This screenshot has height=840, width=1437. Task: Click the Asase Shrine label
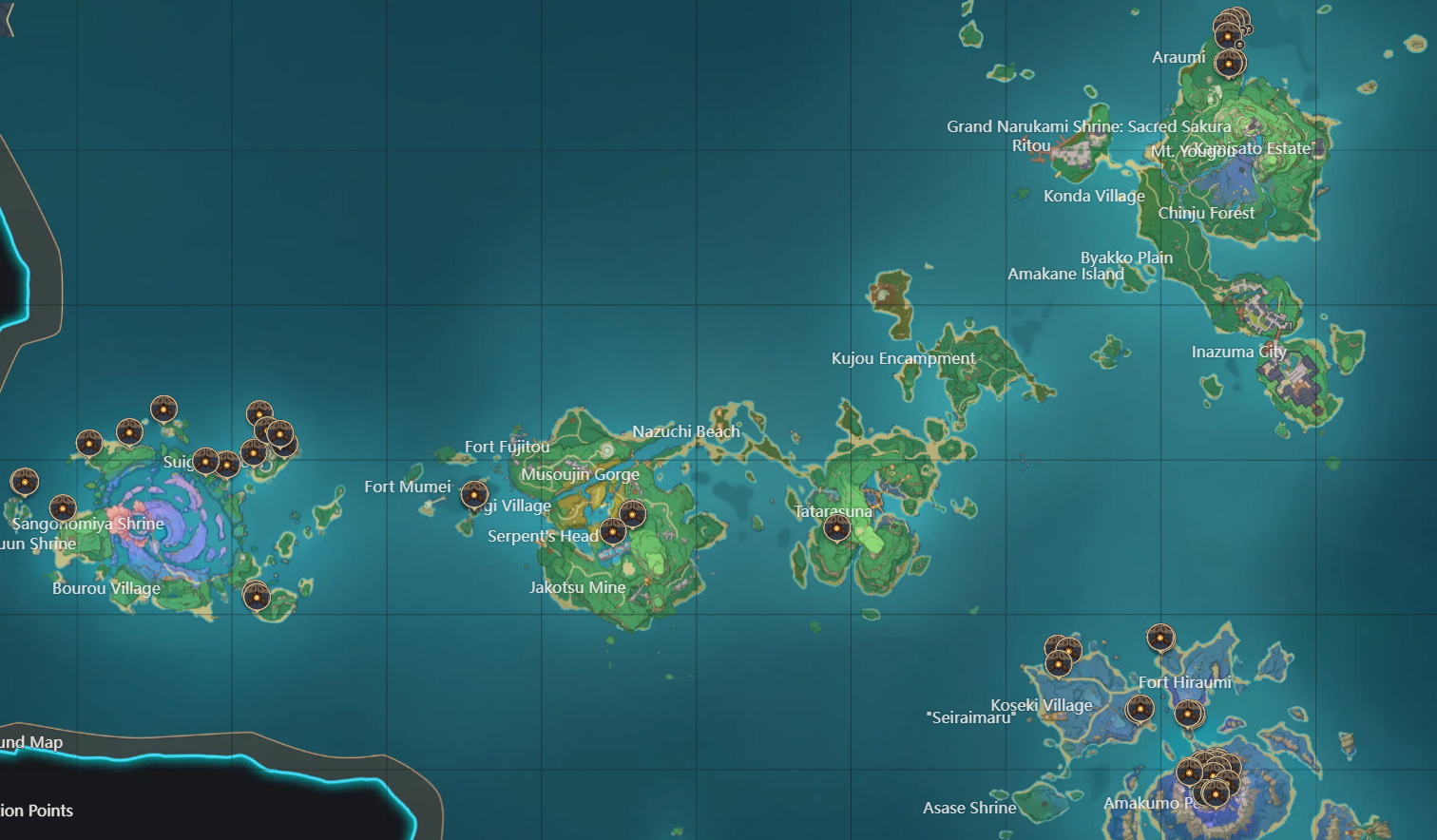click(969, 808)
